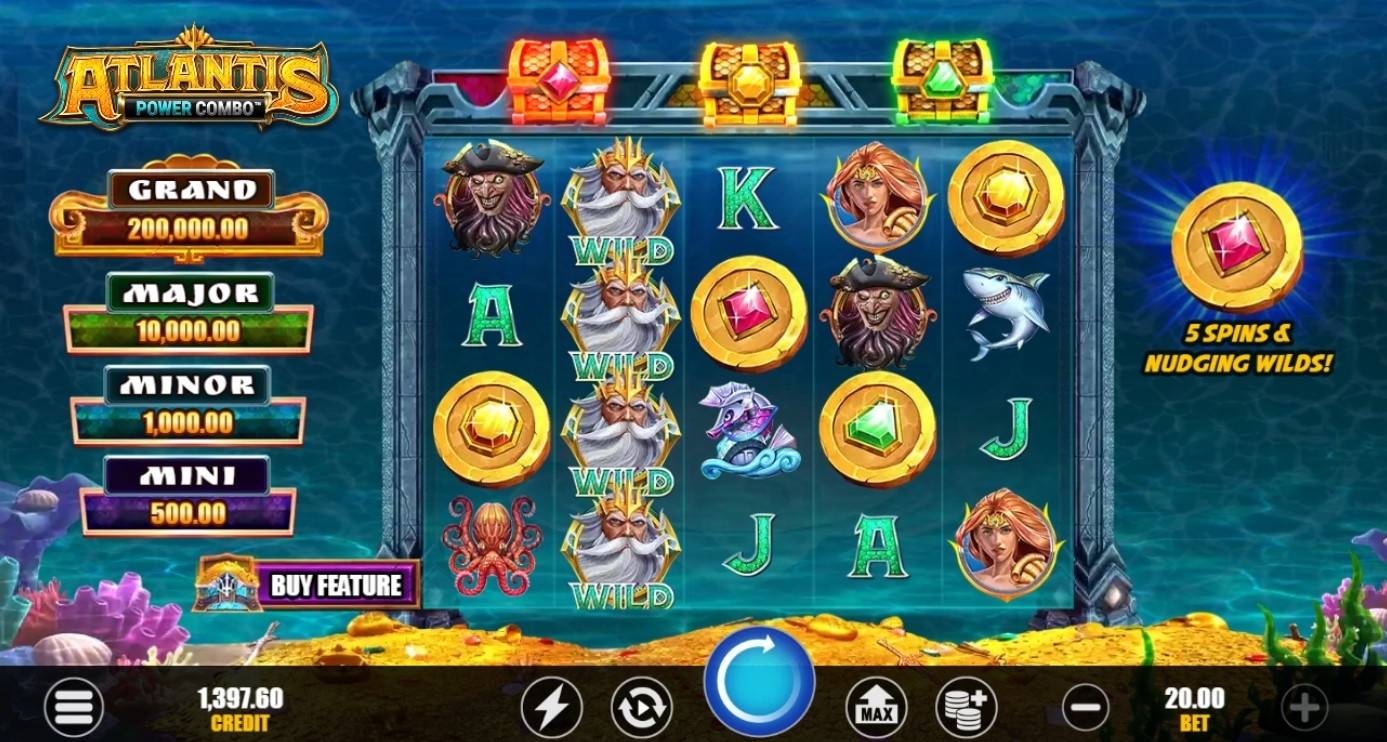The width and height of the screenshot is (1387, 742).
Task: Click the MINI 500.00 jackpot banner
Action: point(186,494)
